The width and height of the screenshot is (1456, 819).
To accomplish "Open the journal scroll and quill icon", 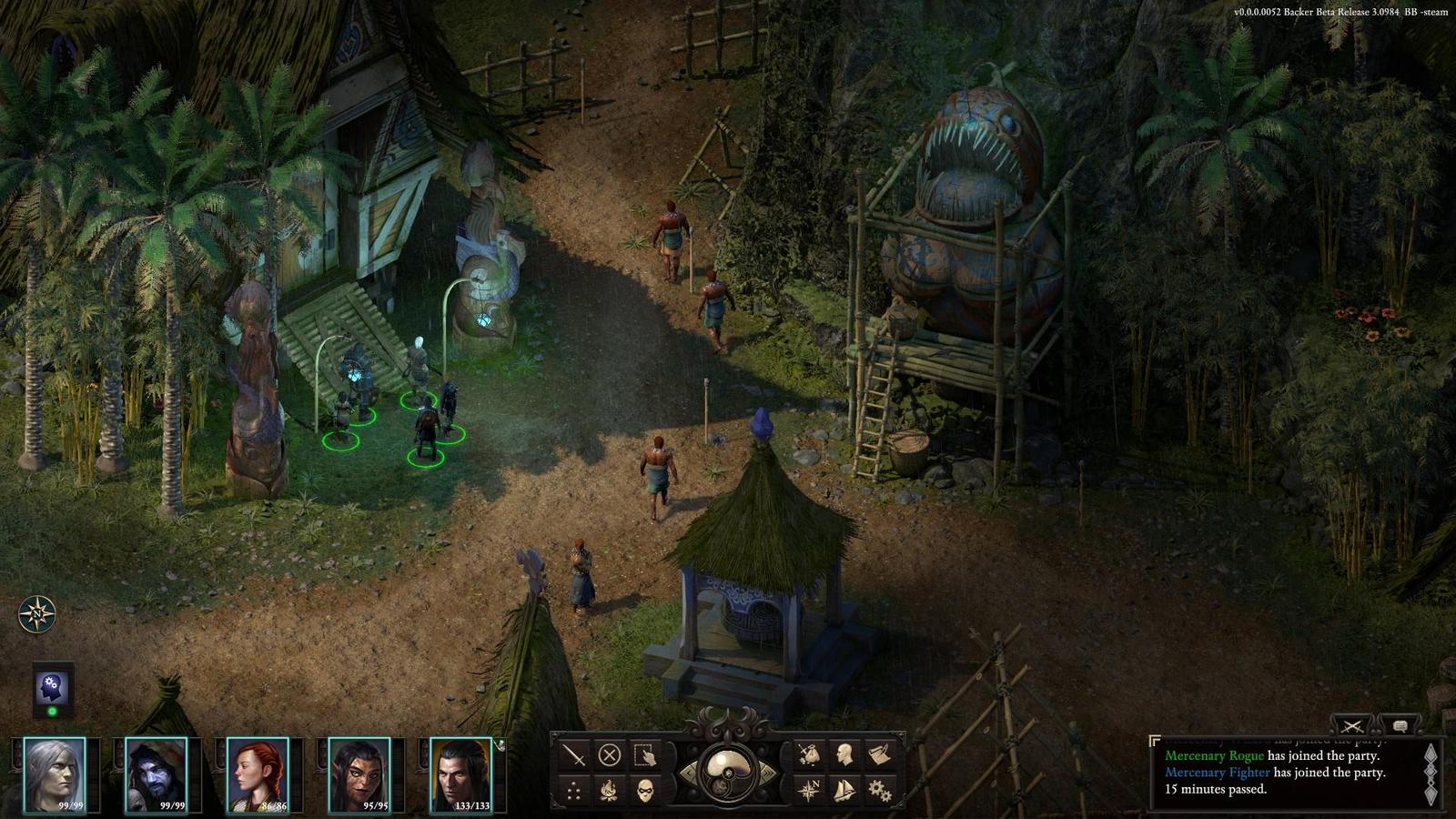I will 879,754.
